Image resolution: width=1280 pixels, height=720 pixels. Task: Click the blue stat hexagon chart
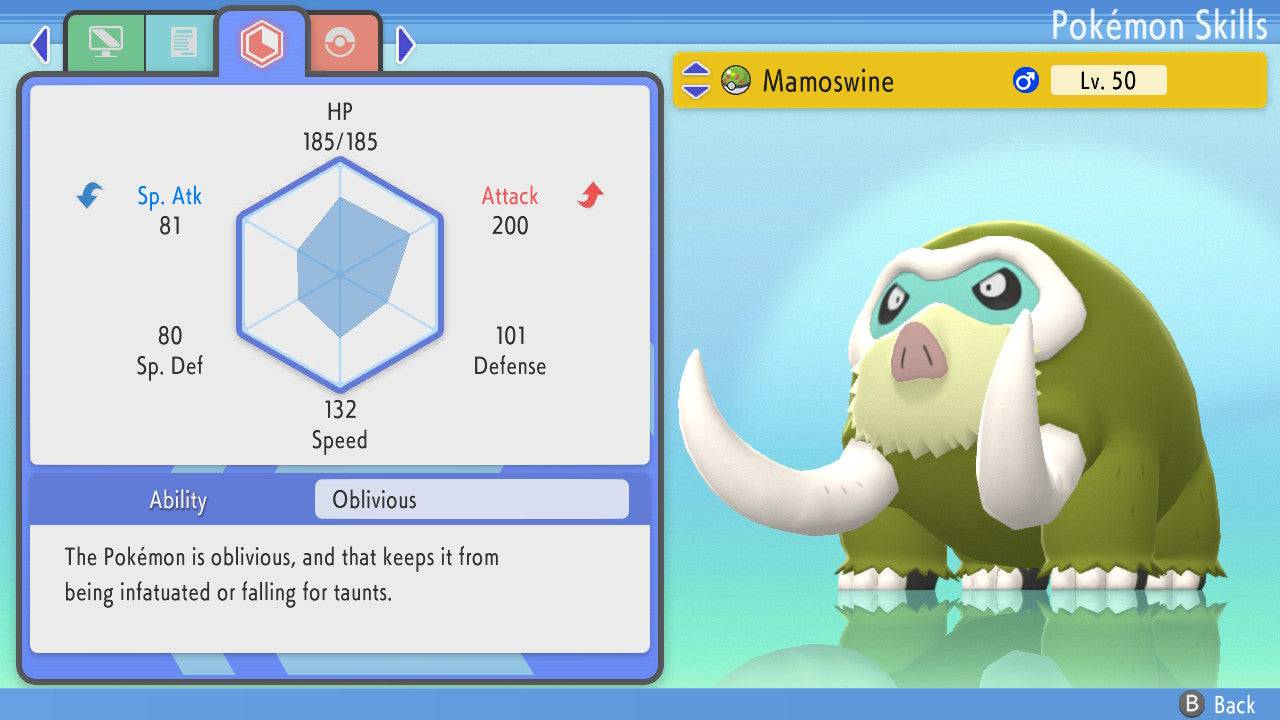(340, 272)
